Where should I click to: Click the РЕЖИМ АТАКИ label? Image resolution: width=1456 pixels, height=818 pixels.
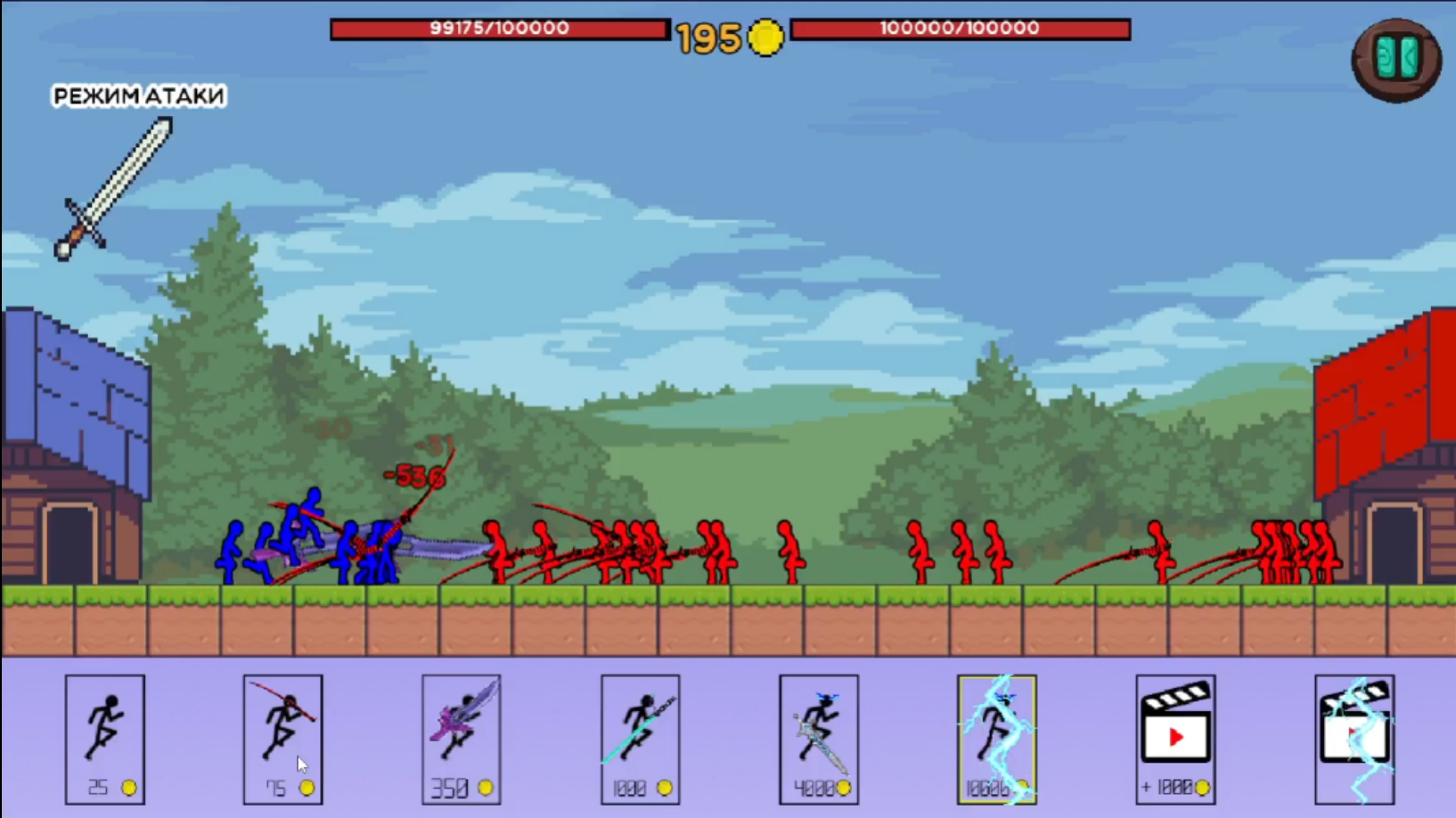[x=138, y=95]
